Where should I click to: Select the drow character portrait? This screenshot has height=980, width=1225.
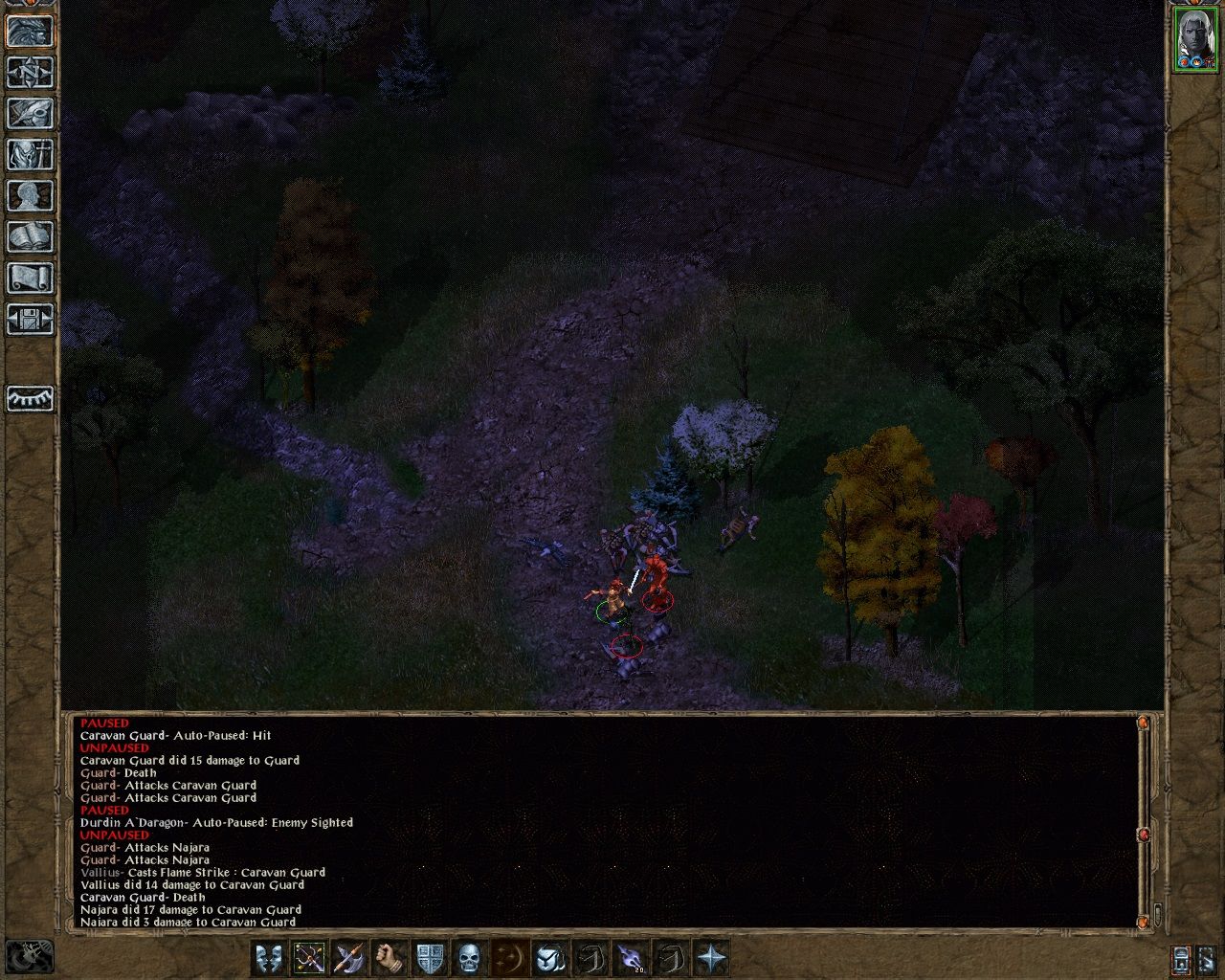1194,39
